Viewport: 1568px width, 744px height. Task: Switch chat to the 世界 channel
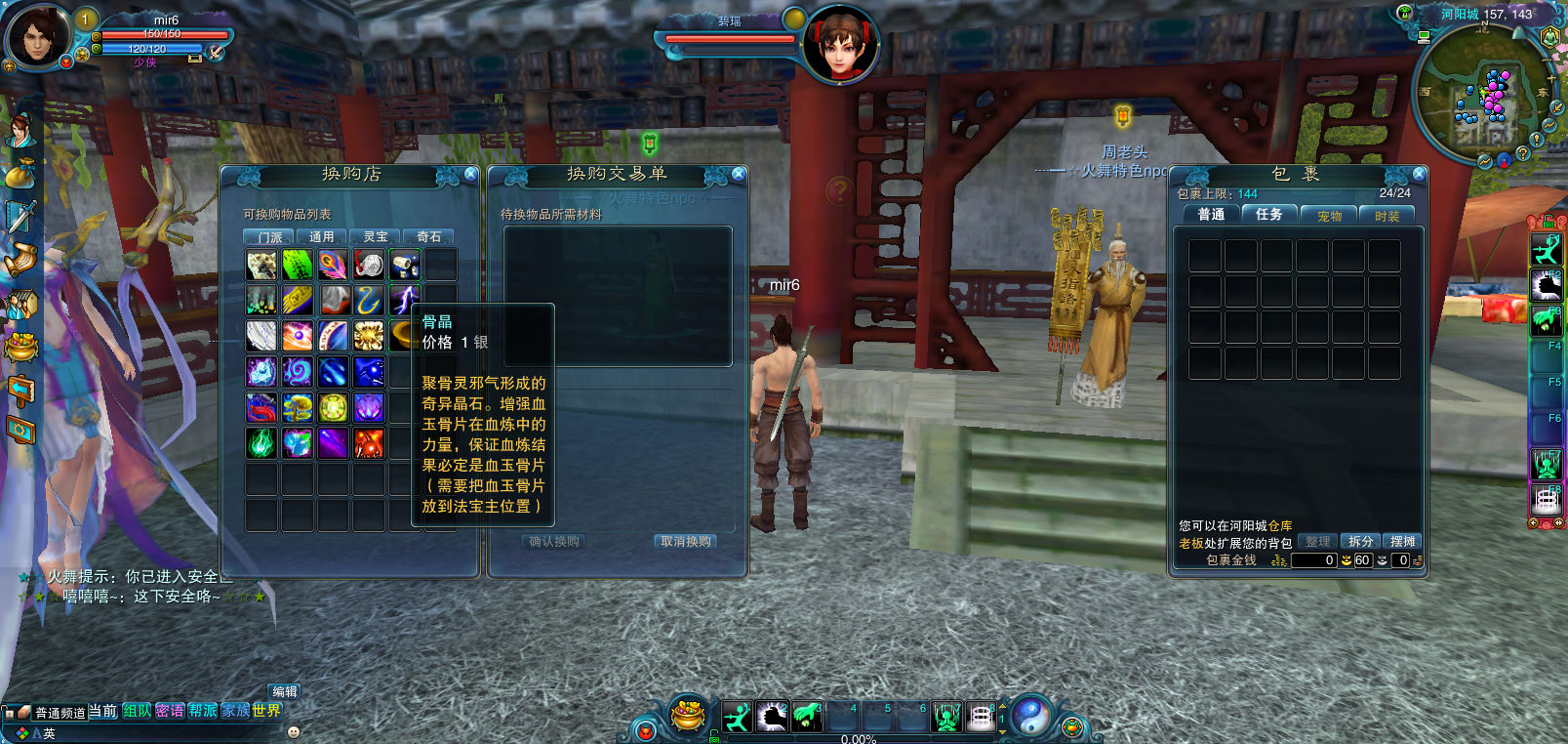pos(266,711)
